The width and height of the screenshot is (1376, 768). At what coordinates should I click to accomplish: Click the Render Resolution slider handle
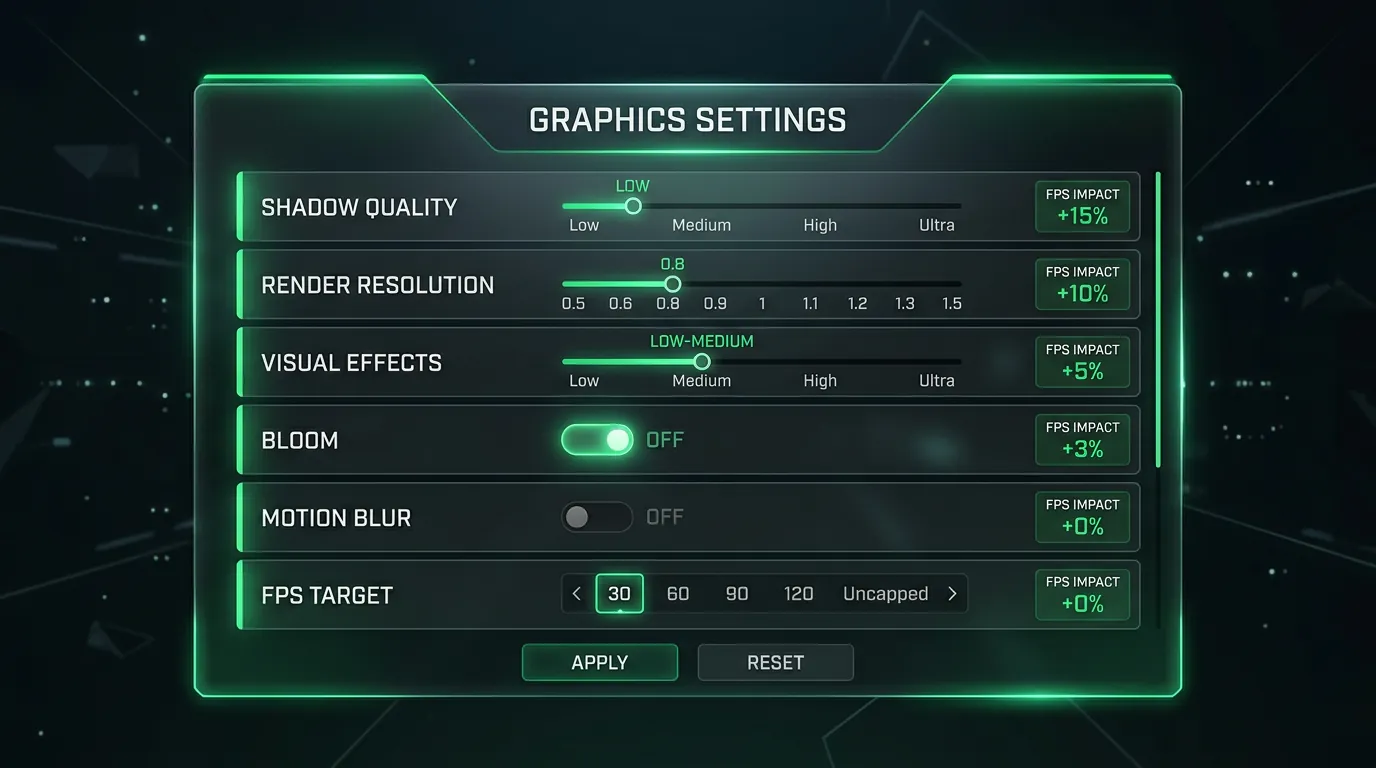(671, 284)
